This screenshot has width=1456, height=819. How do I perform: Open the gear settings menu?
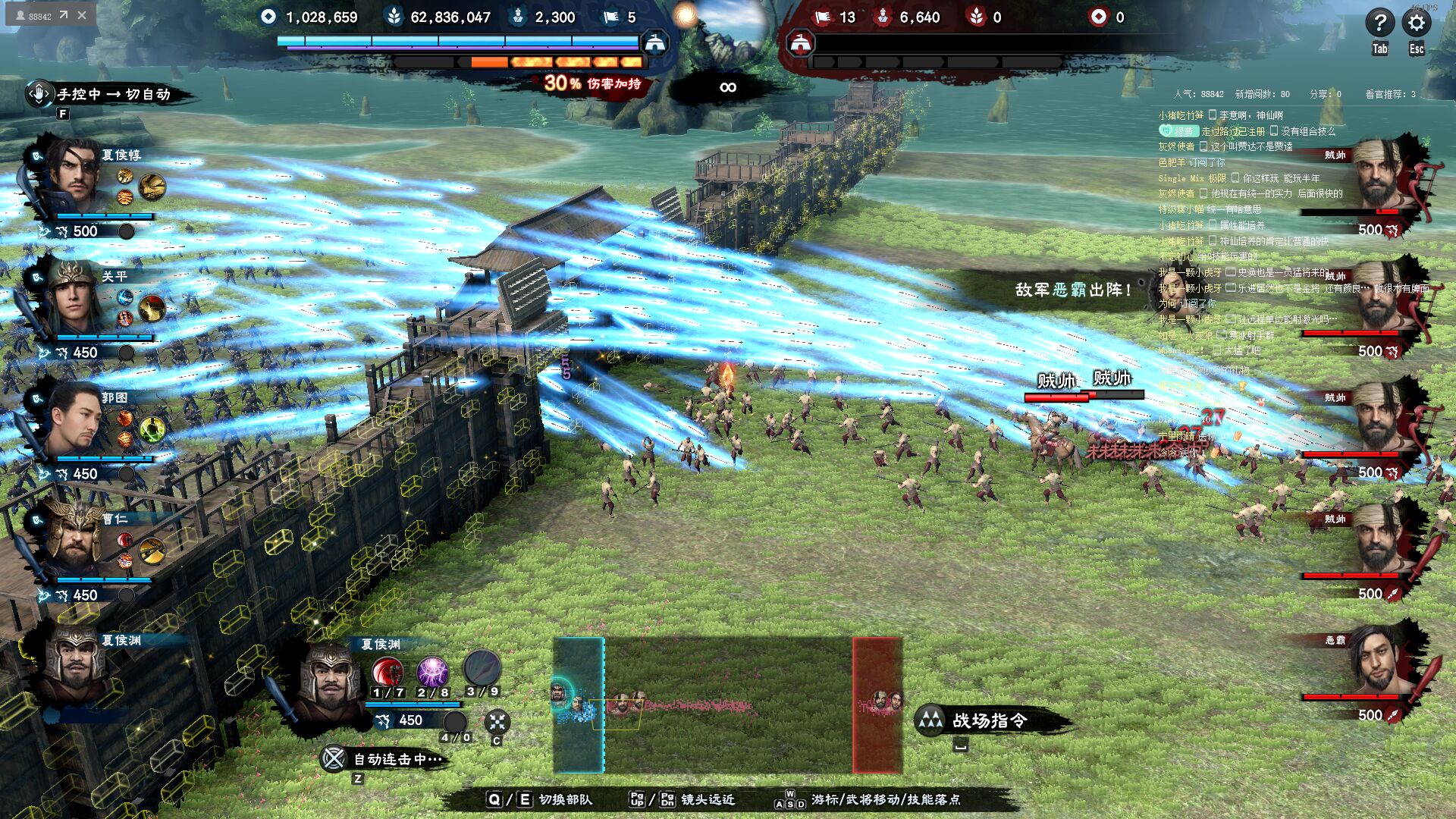pyautogui.click(x=1416, y=23)
